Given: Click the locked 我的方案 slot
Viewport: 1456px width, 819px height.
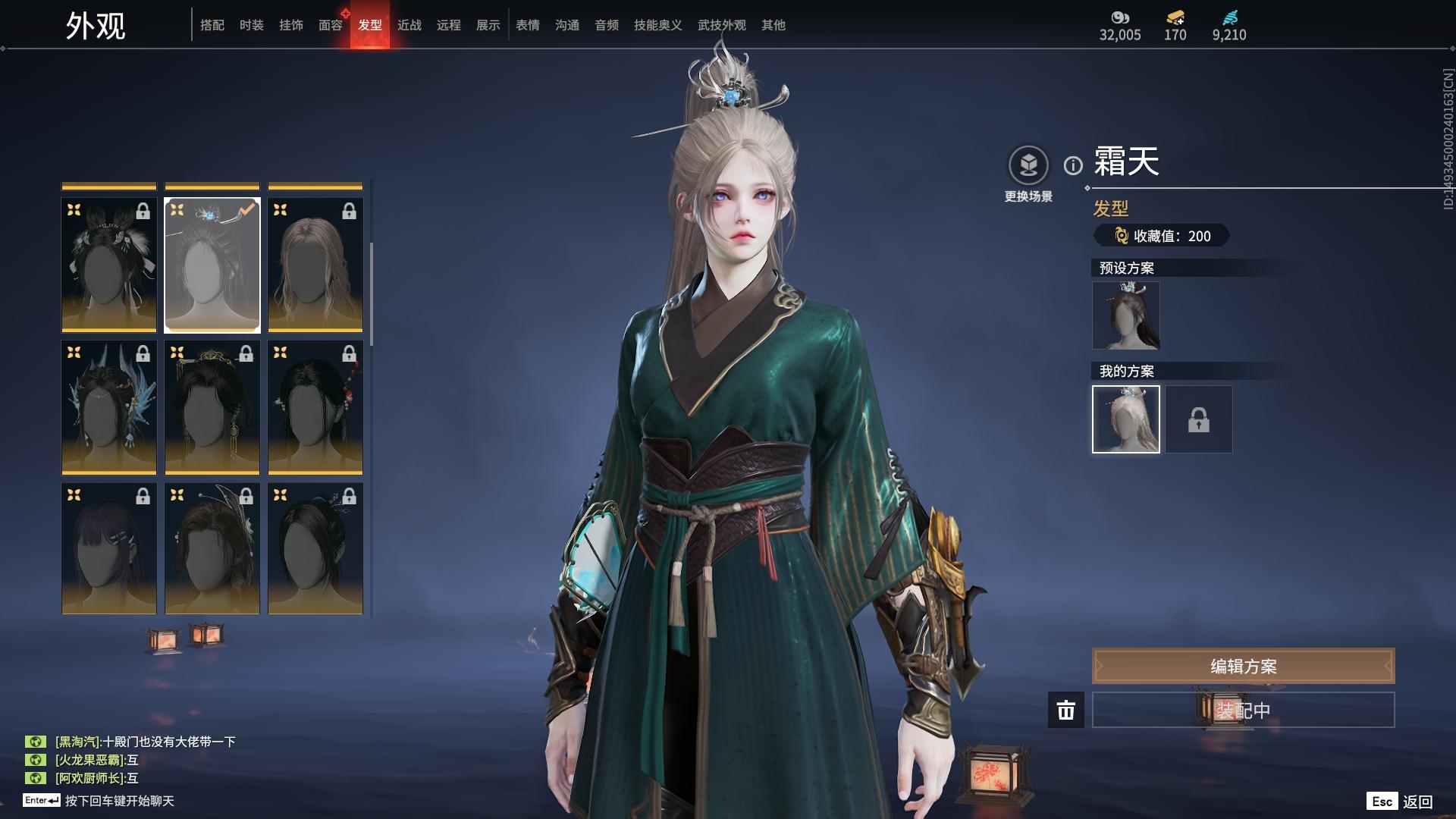Looking at the screenshot, I should coord(1199,419).
